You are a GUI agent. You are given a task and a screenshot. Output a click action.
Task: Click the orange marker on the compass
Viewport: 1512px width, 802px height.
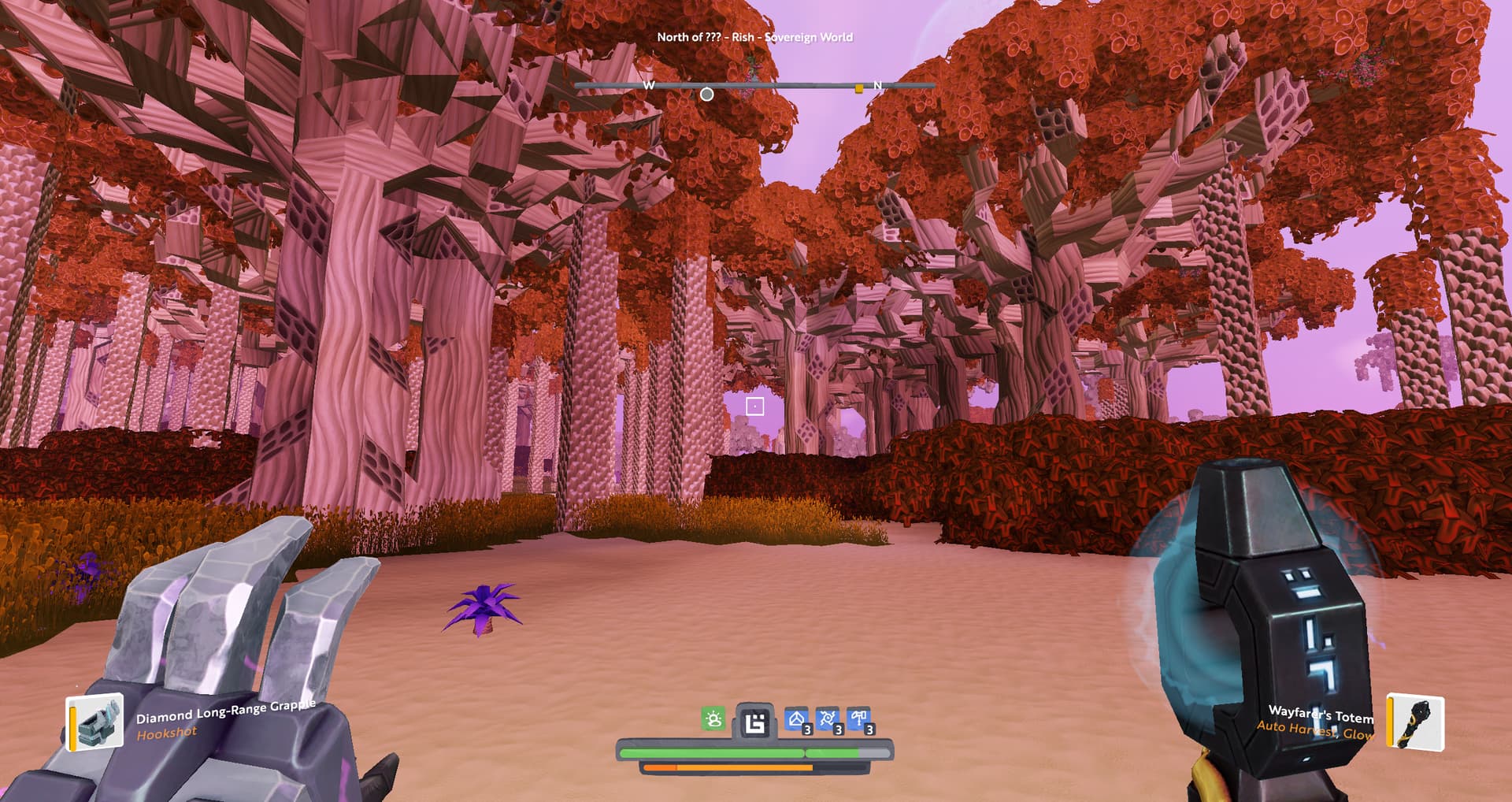858,89
